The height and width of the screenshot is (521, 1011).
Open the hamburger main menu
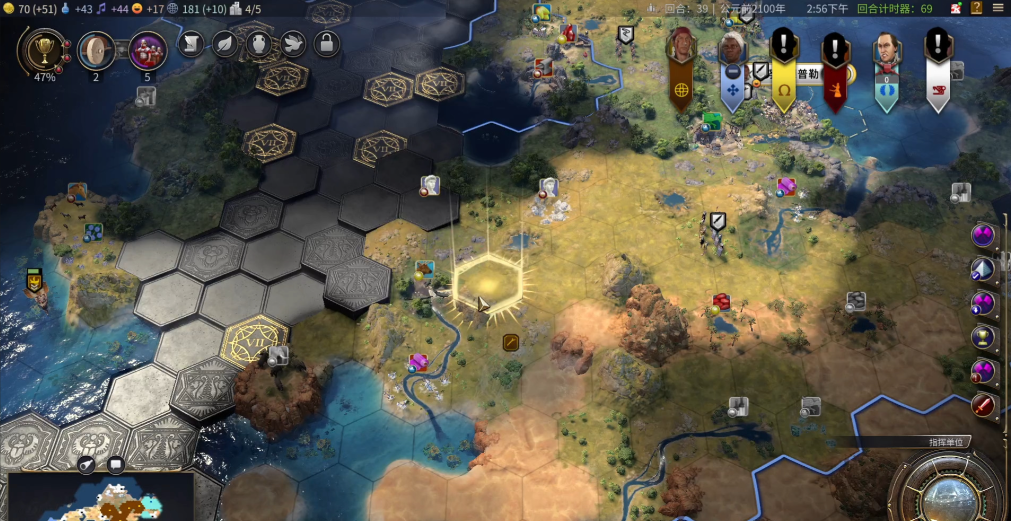pyautogui.click(x=997, y=8)
